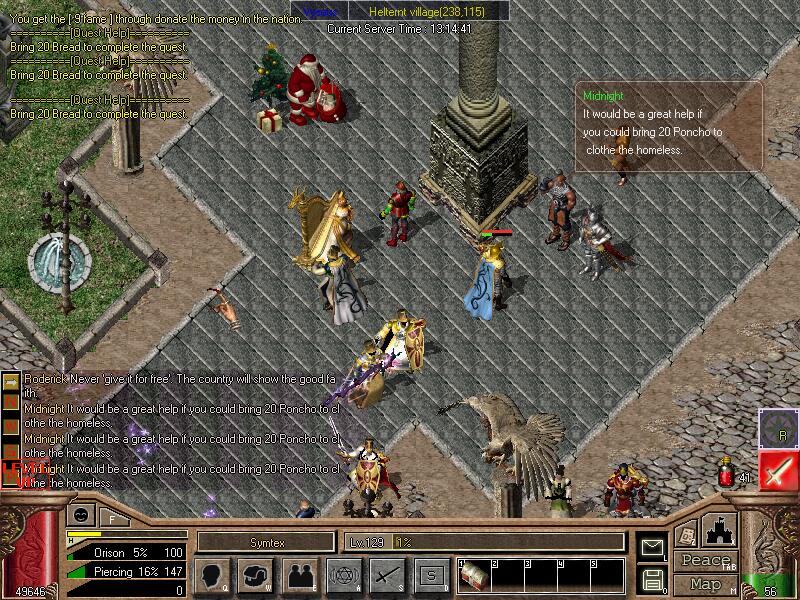Toggle the Peace mode button
The image size is (800, 600).
point(706,560)
